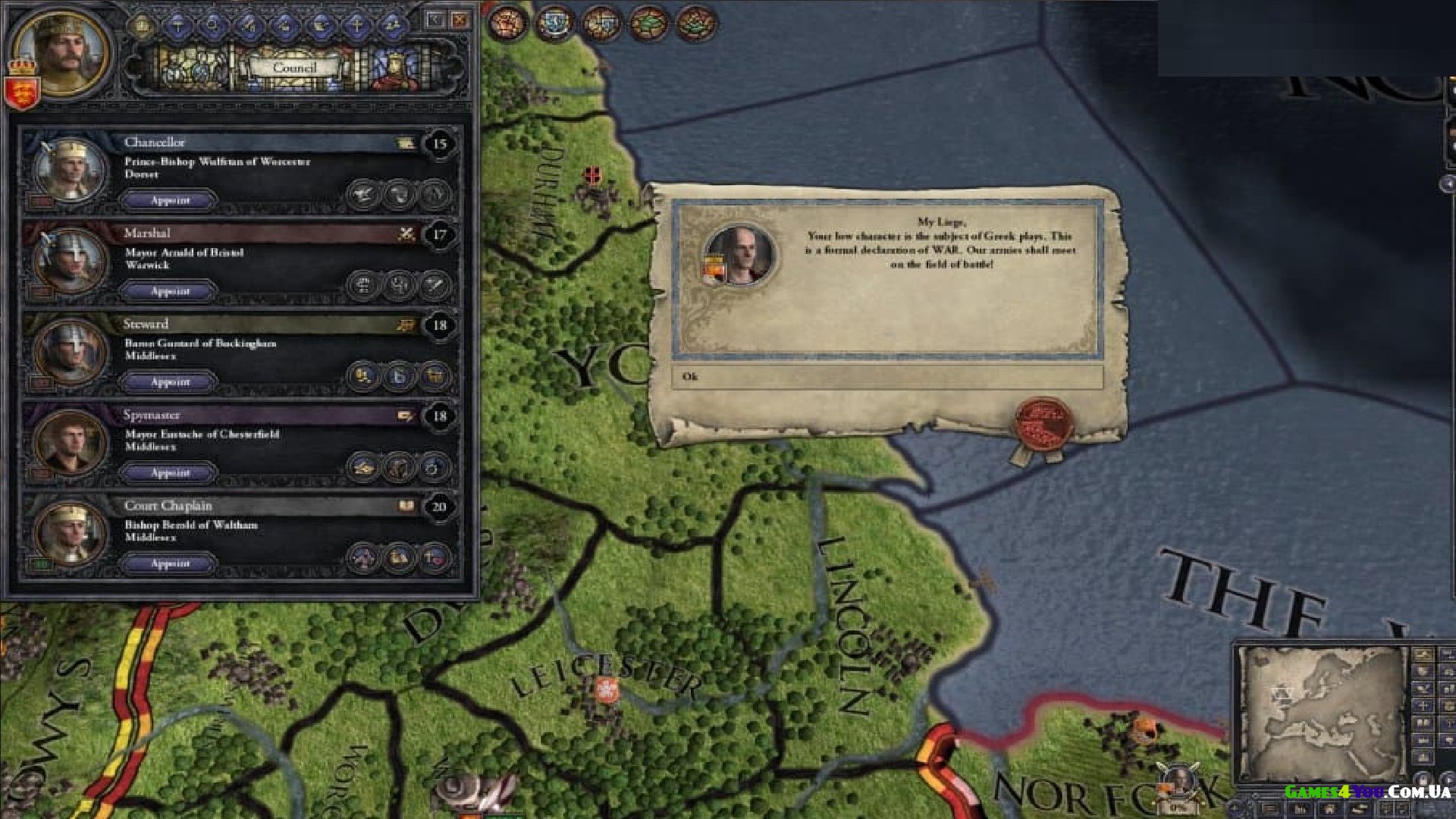
Task: Click the Europe minimap
Action: tap(1323, 713)
